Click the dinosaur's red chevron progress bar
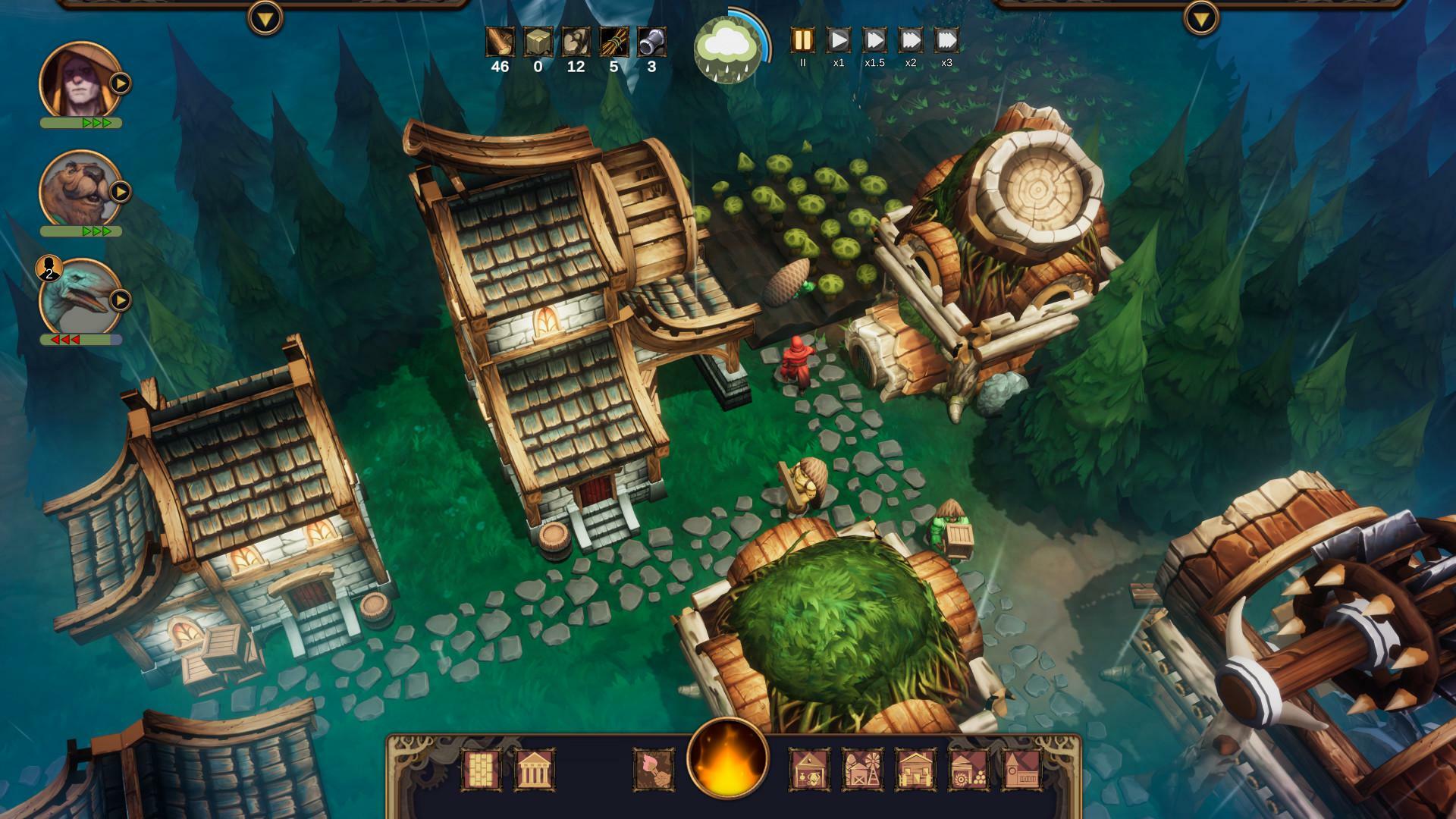The image size is (1456, 819). [x=76, y=340]
